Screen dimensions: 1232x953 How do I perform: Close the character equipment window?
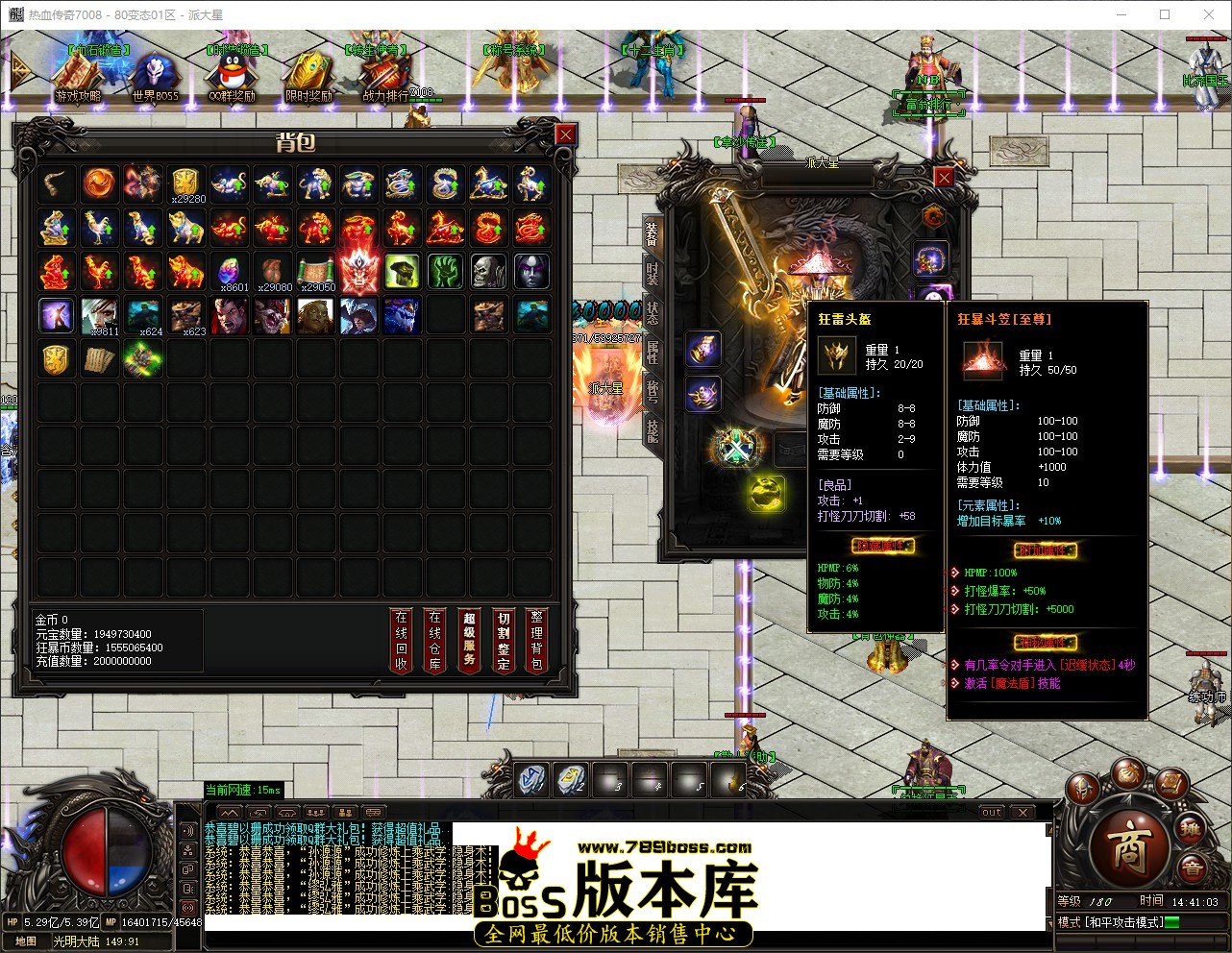coord(943,177)
